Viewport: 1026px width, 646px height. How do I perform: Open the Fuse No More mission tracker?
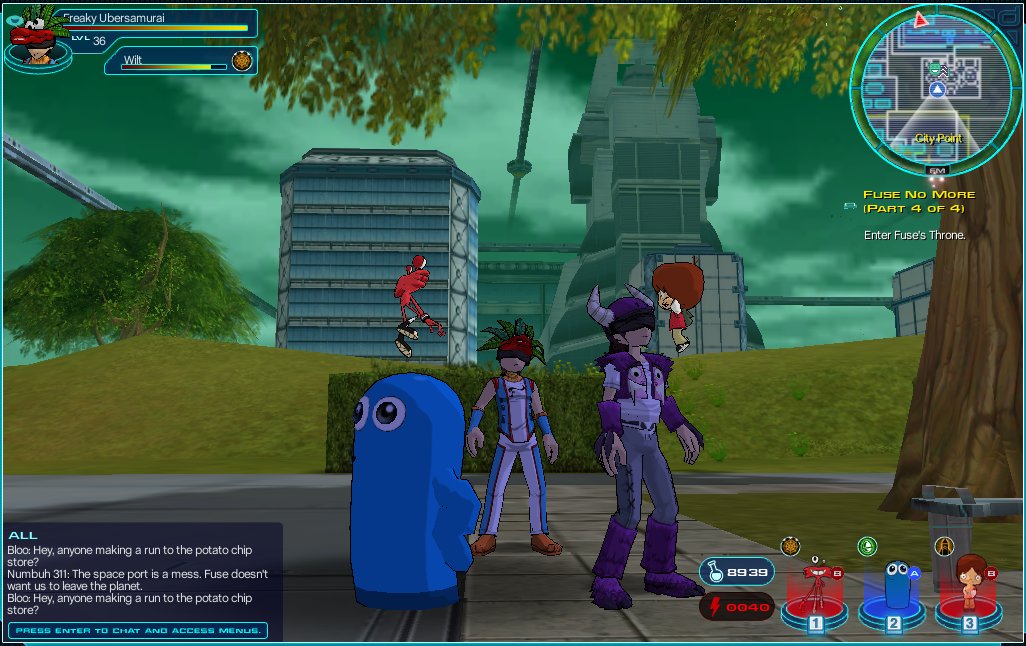(918, 201)
